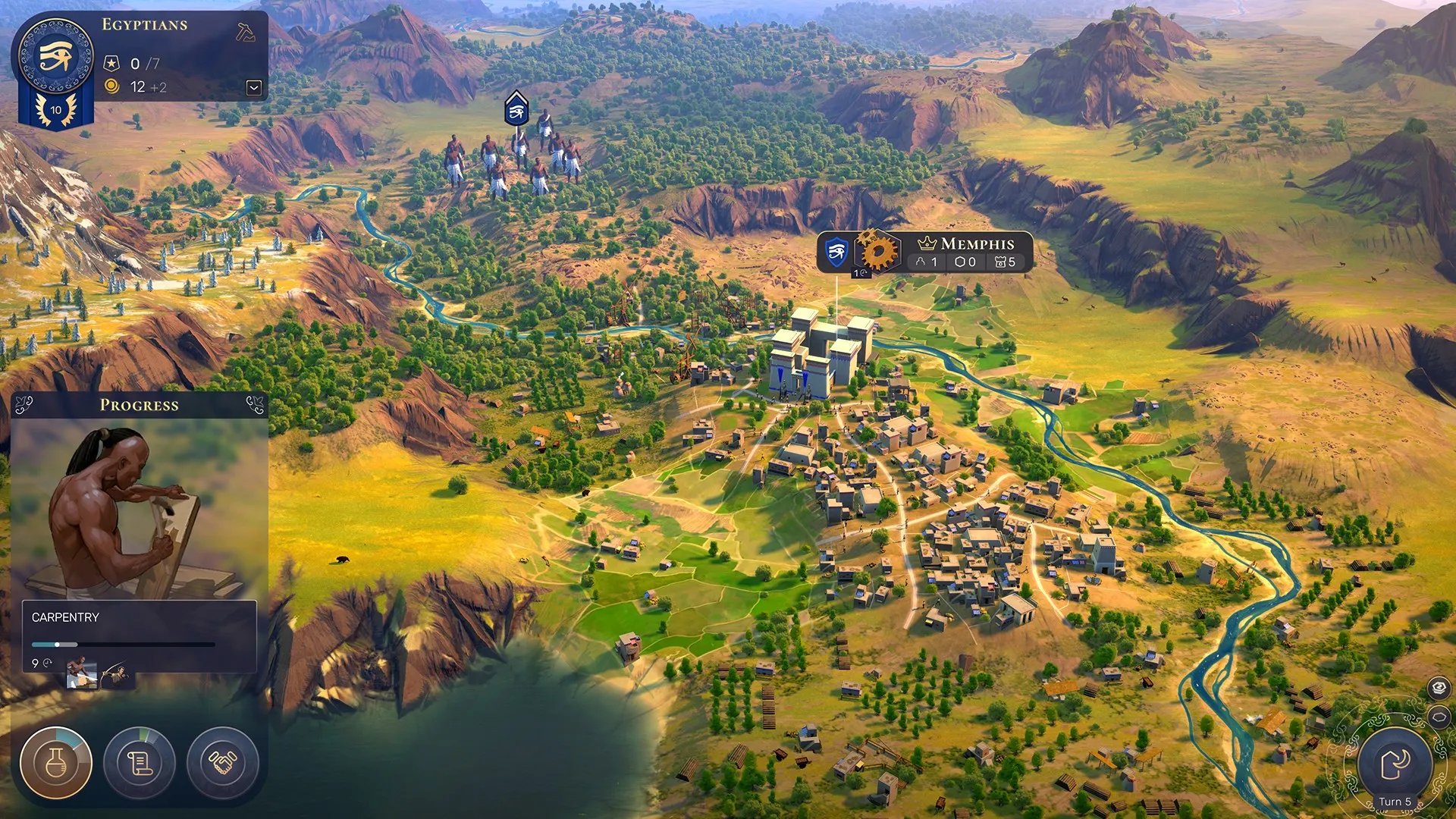Click the population icon on Memphis banner

pyautogui.click(x=921, y=262)
